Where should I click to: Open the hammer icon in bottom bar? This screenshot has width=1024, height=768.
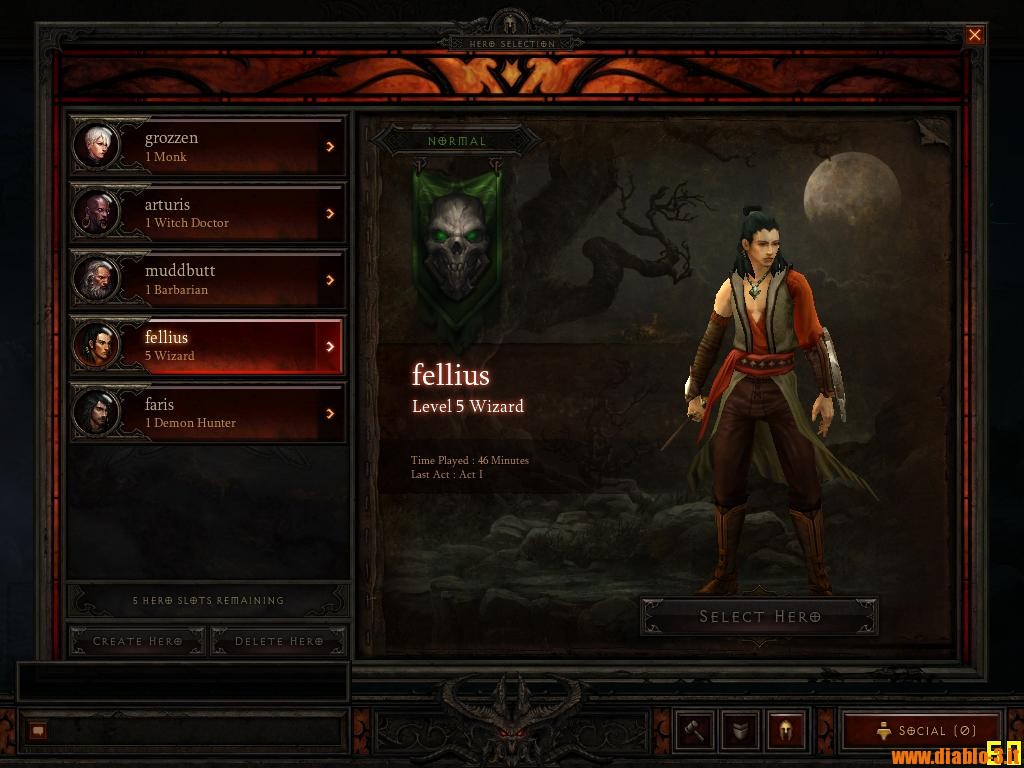coord(694,730)
